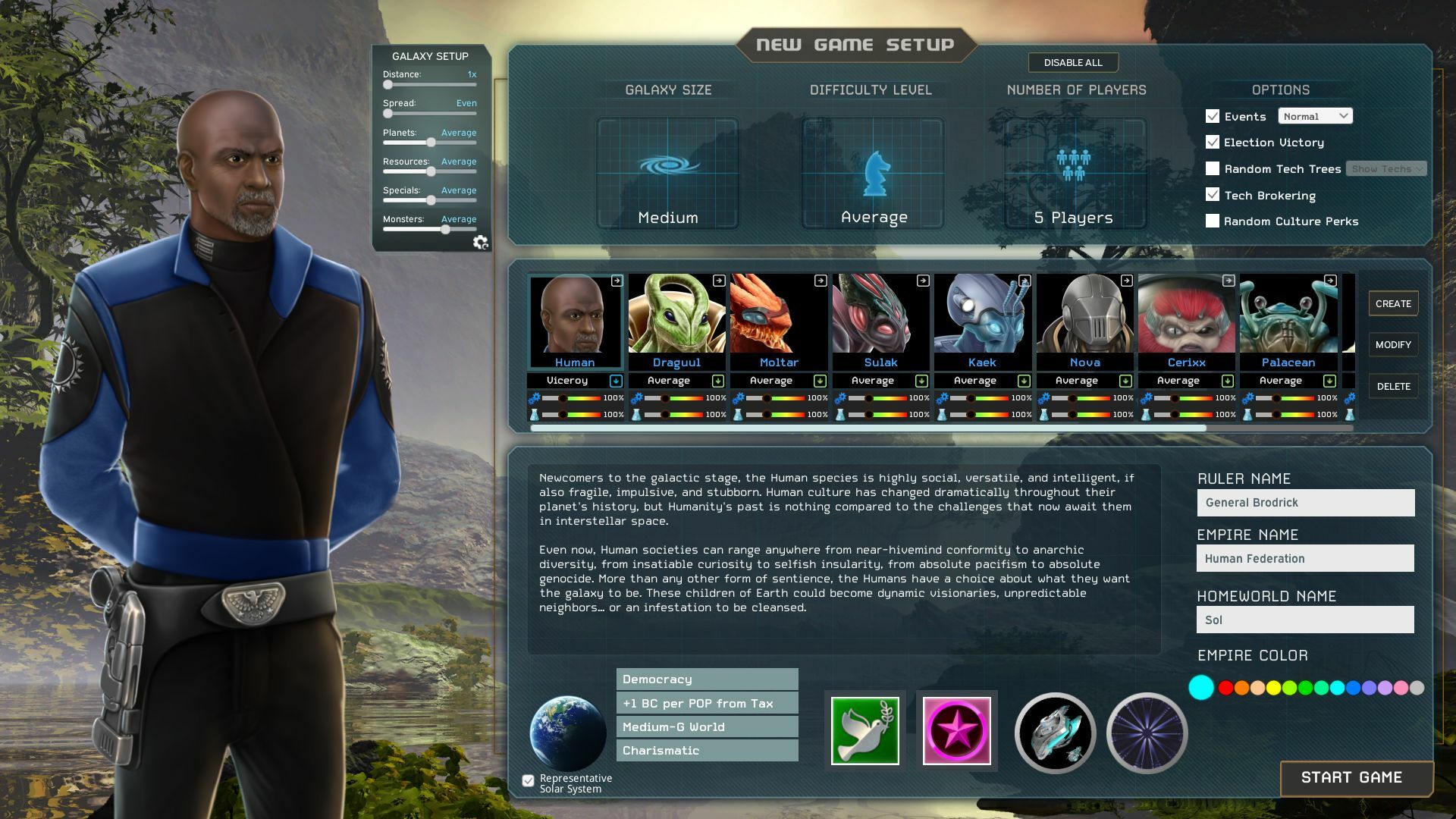Image resolution: width=1456 pixels, height=819 pixels.
Task: Pick the red empire color swatch
Action: coord(1225,688)
